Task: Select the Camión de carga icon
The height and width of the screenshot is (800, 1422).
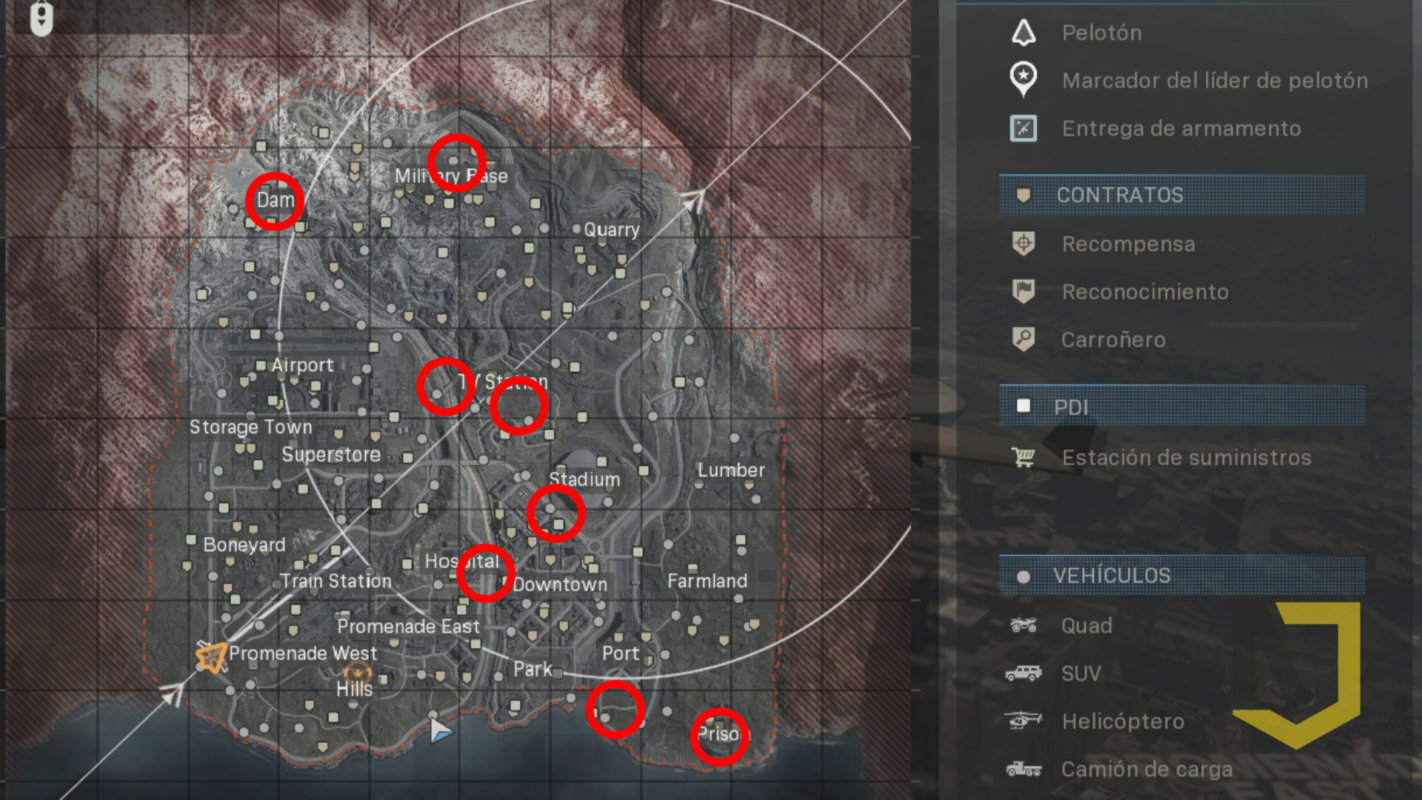Action: [x=1026, y=769]
